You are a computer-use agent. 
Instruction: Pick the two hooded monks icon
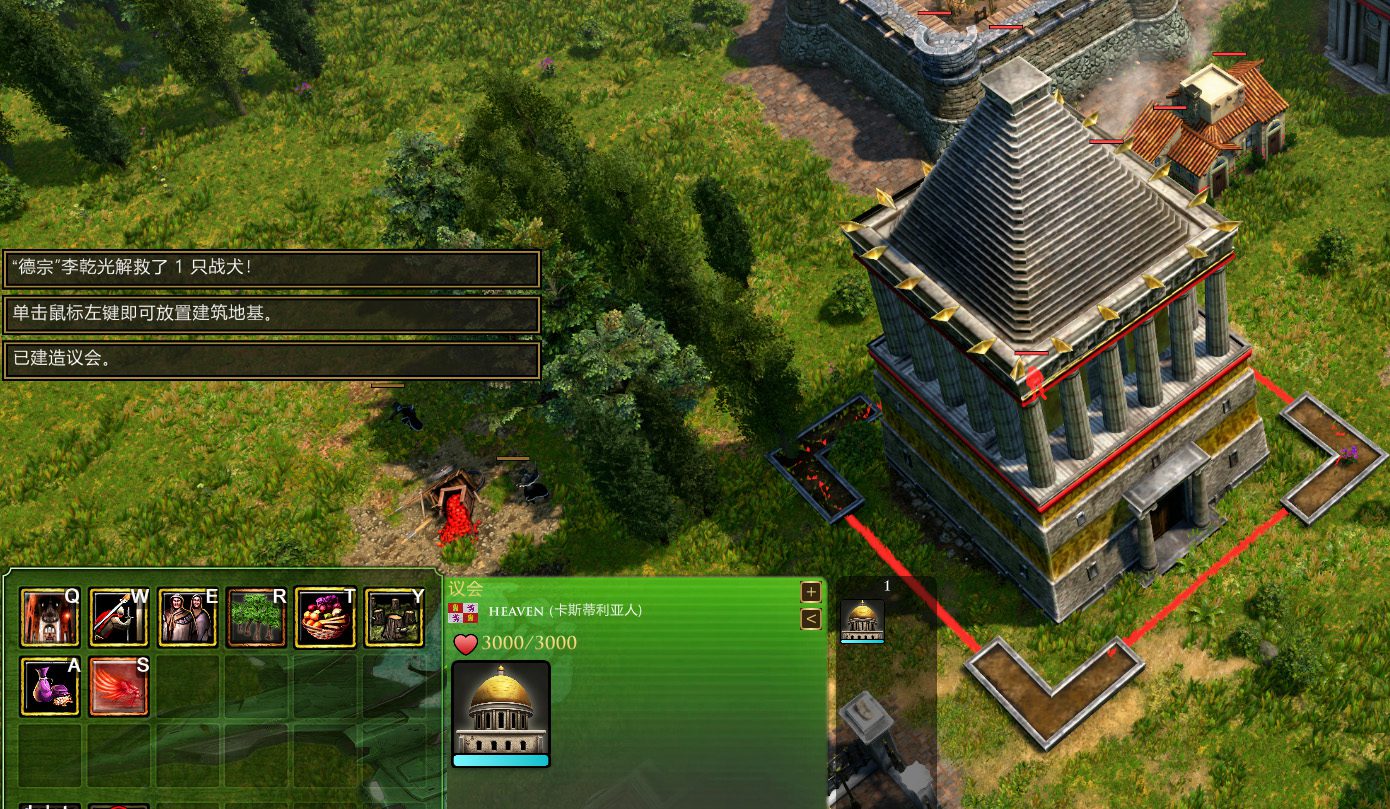pyautogui.click(x=188, y=618)
